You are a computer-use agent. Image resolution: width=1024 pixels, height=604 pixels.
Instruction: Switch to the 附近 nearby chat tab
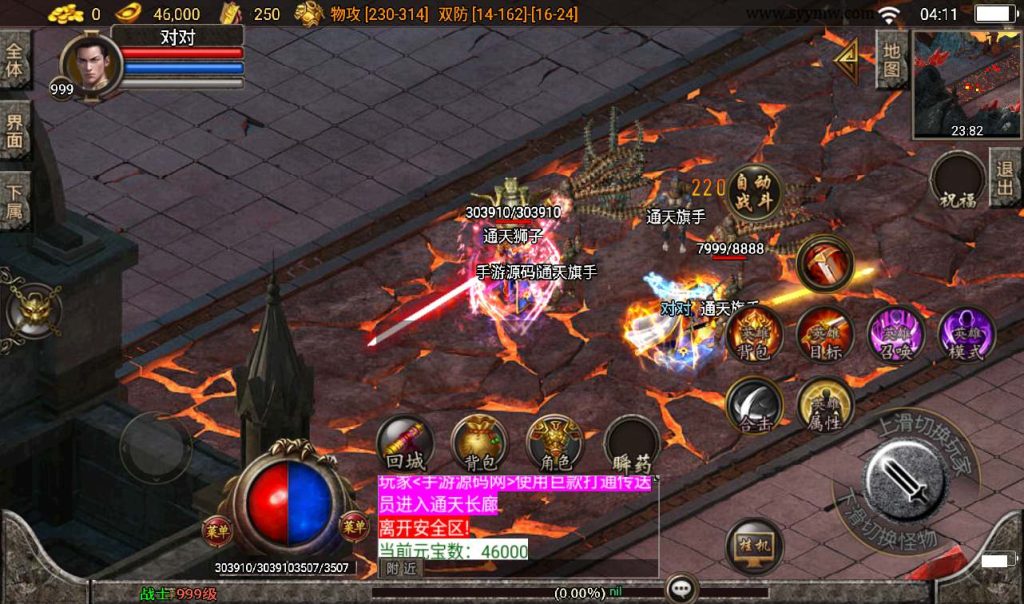pyautogui.click(x=402, y=568)
